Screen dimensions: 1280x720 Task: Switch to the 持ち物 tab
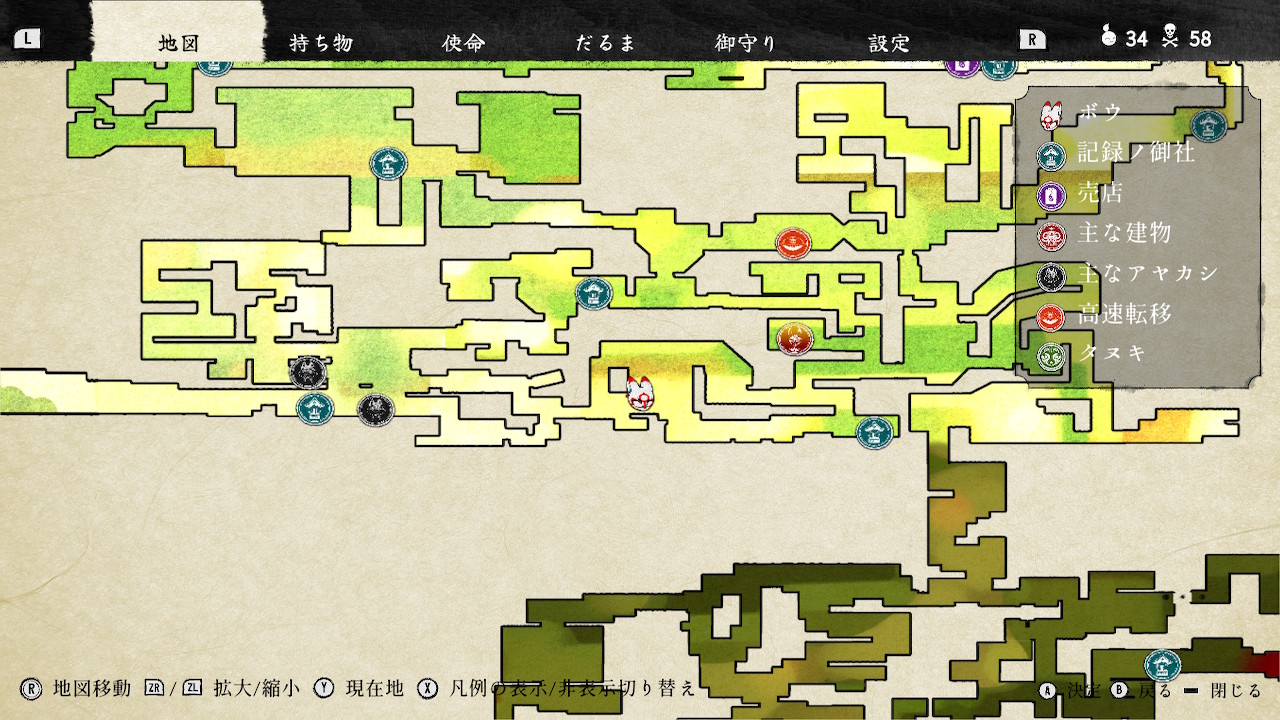click(321, 43)
